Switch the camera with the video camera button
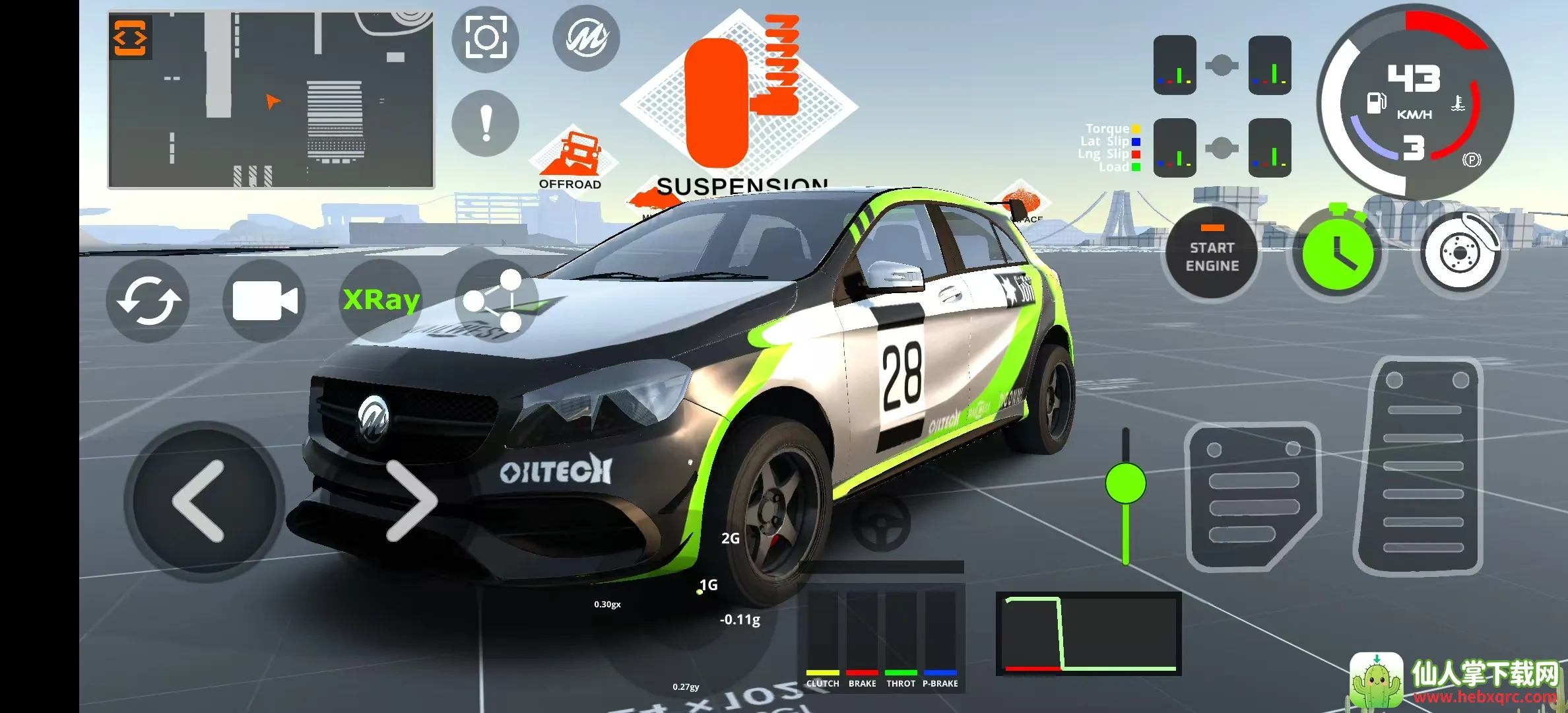This screenshot has height=713, width=1568. tap(265, 300)
